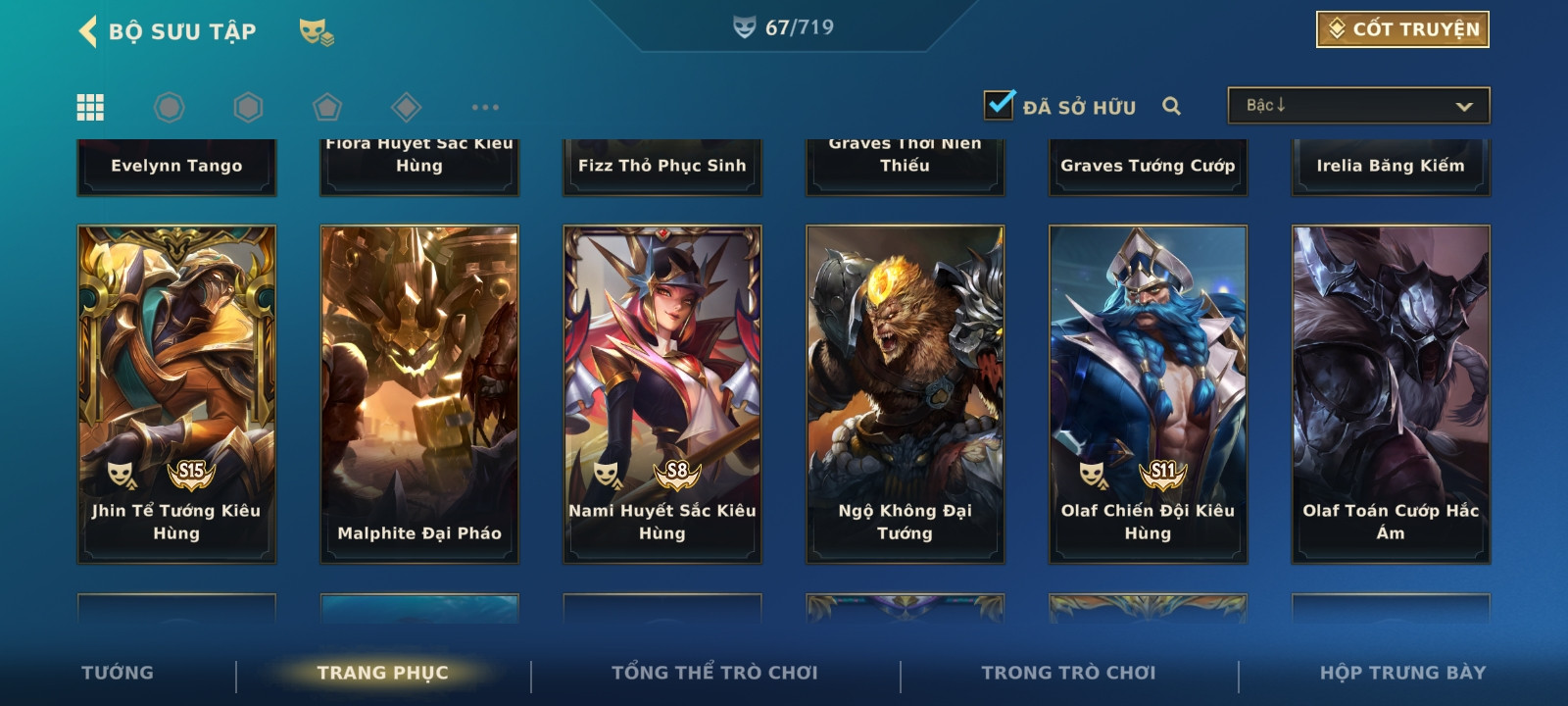Select the Trang Phục tab
The width and height of the screenshot is (1568, 706).
tap(382, 673)
